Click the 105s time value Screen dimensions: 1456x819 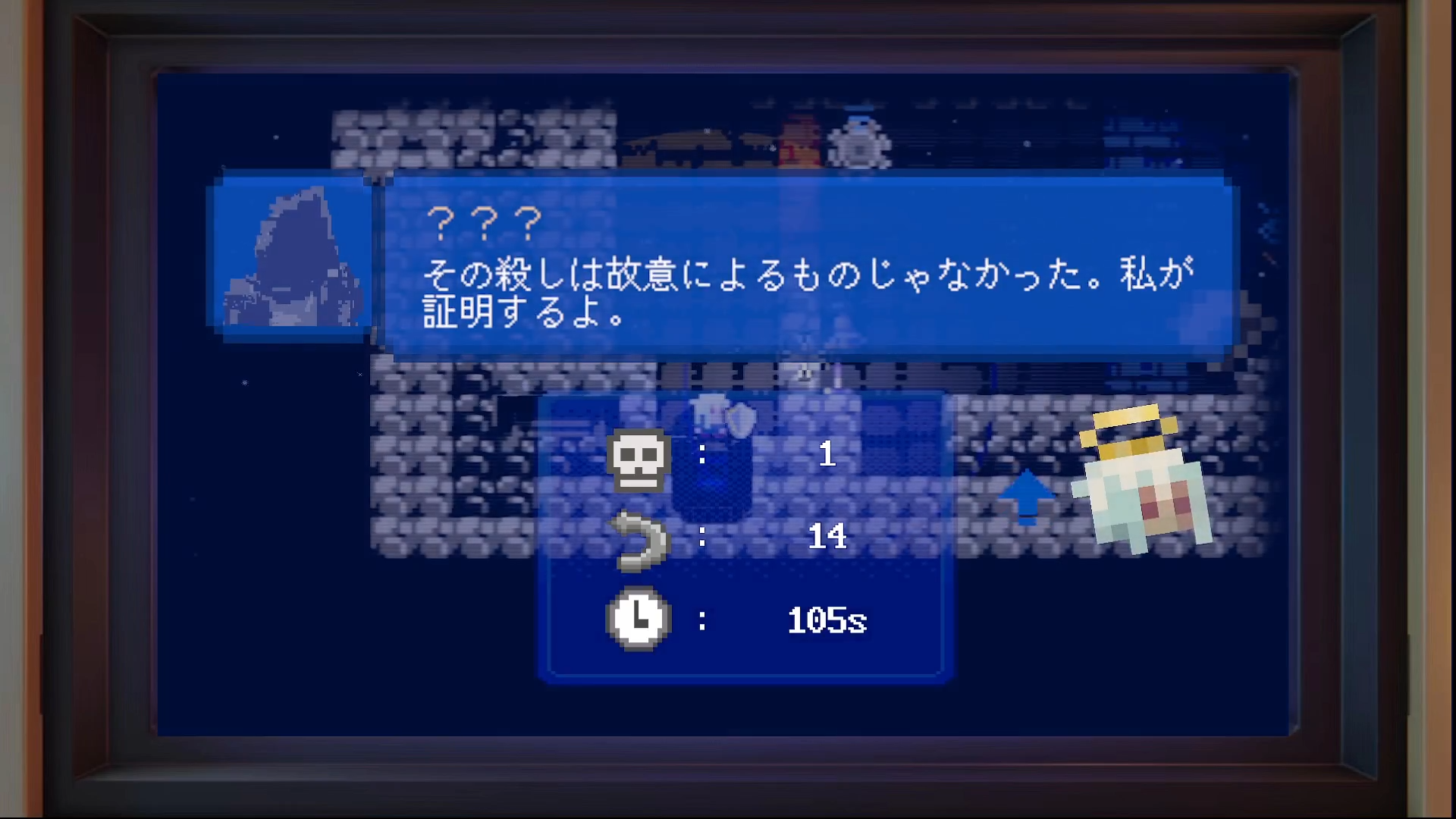pos(827,620)
